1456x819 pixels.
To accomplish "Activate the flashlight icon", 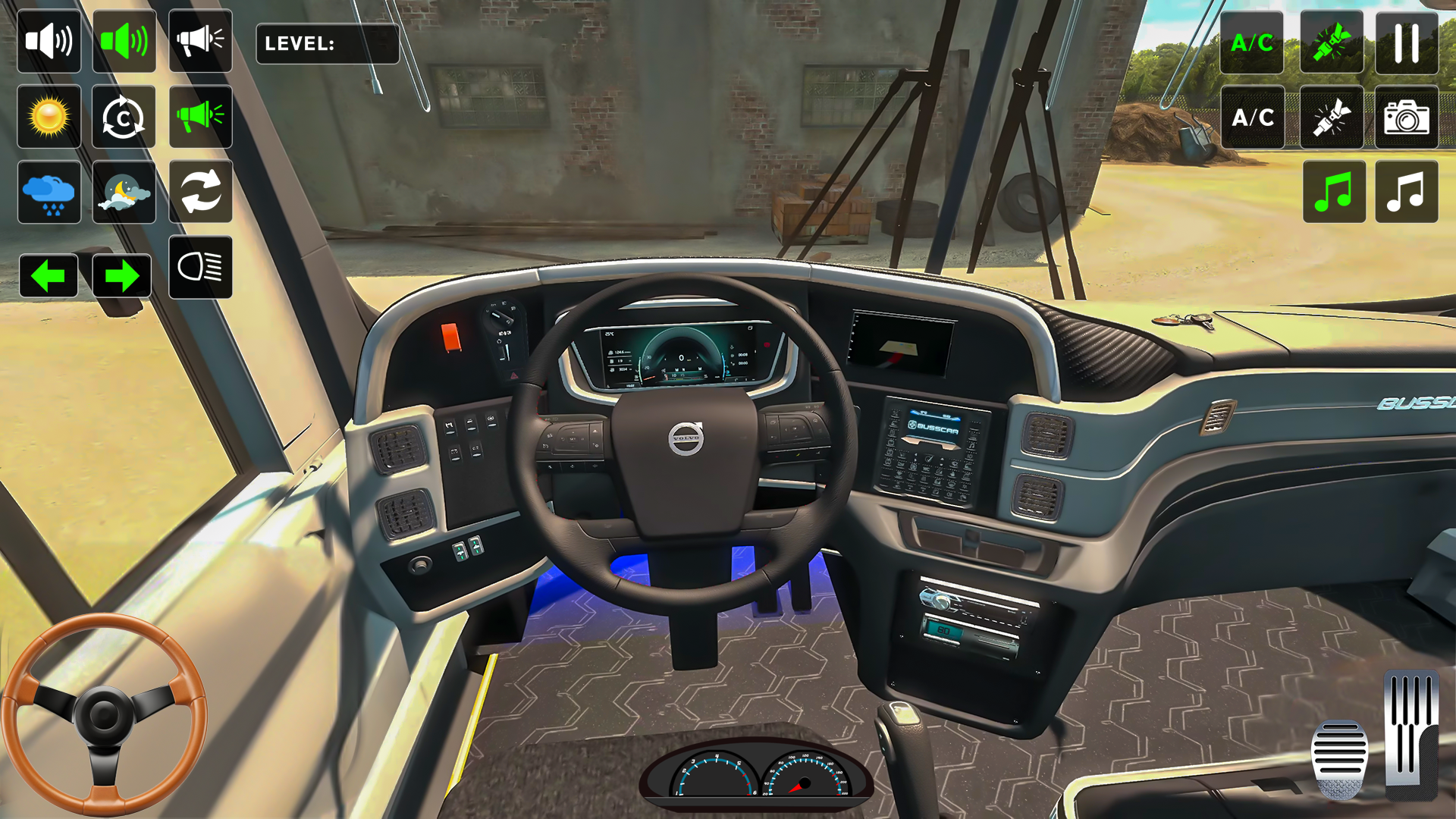I will tap(1331, 118).
